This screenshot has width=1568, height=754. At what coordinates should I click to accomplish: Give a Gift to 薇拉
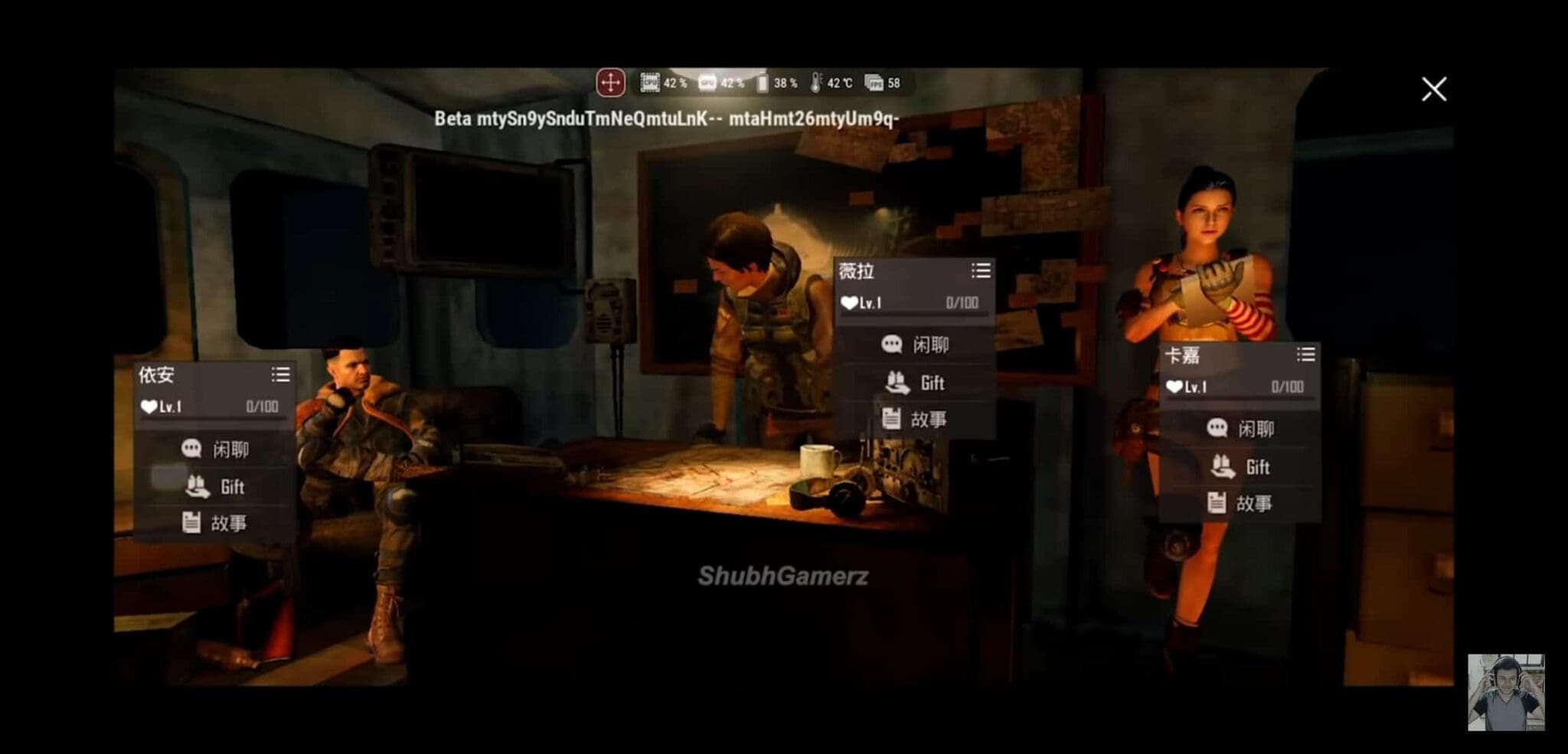(915, 383)
